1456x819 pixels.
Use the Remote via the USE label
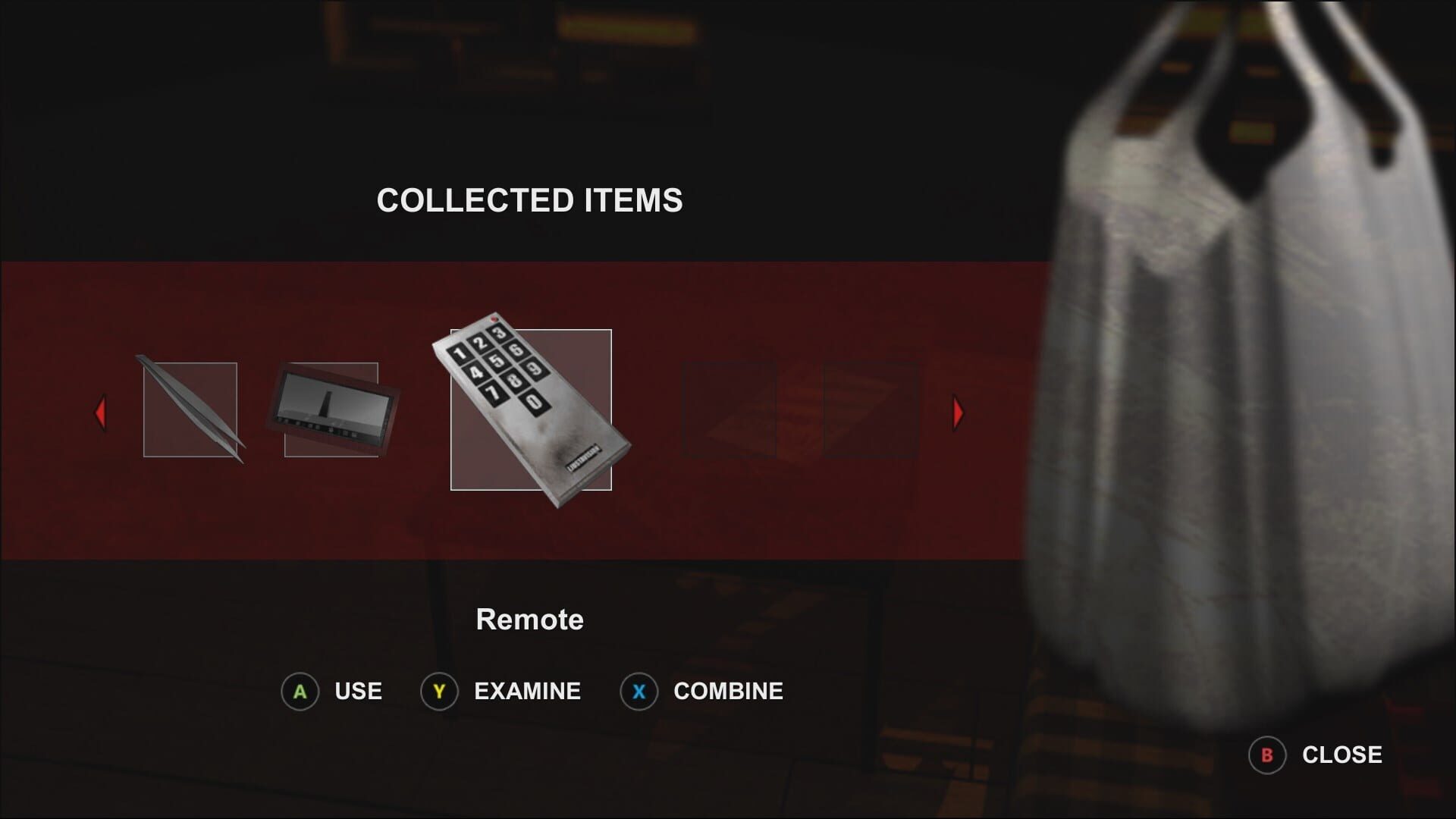point(357,691)
